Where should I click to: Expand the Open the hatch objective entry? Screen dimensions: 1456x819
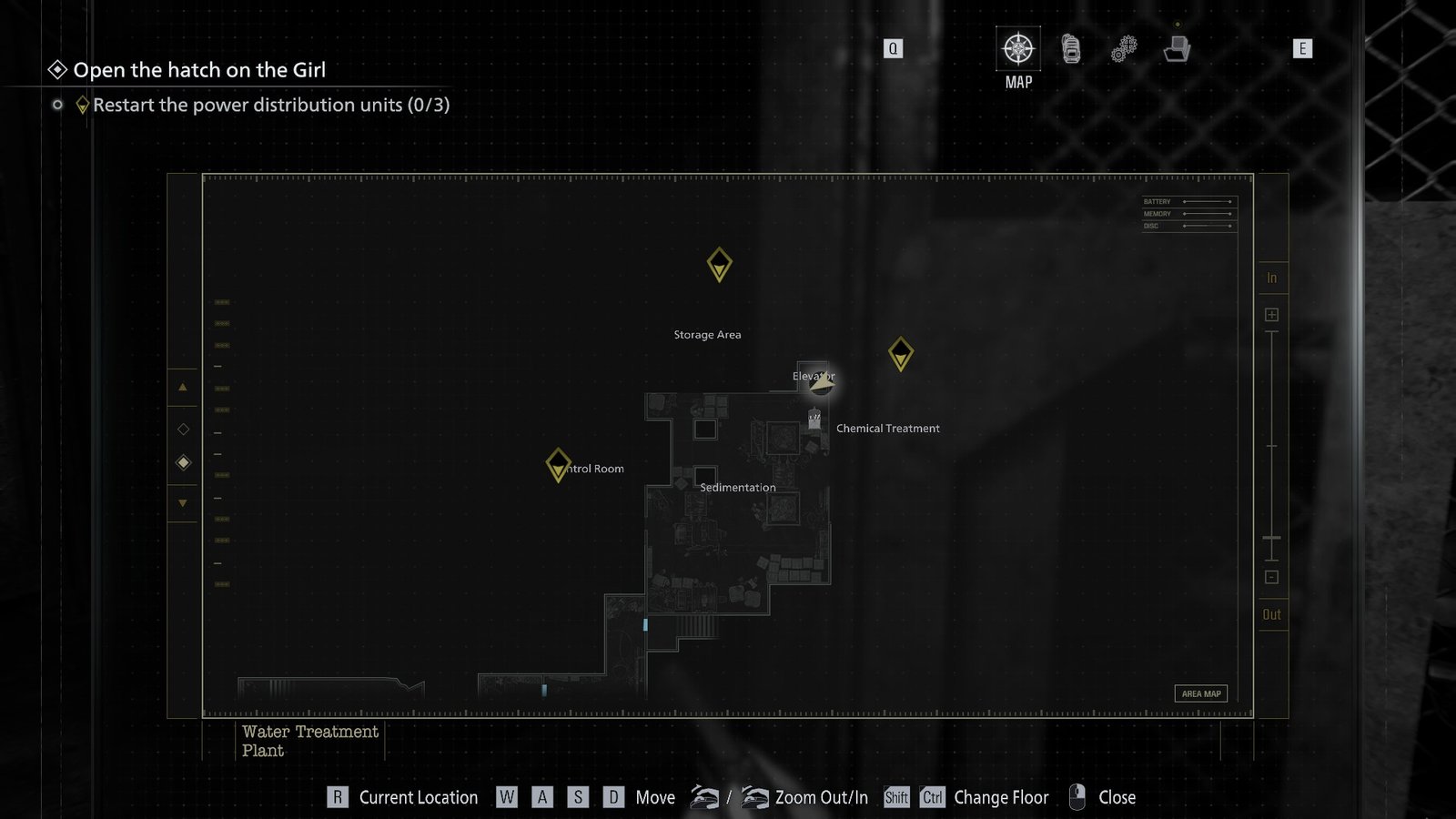click(200, 69)
